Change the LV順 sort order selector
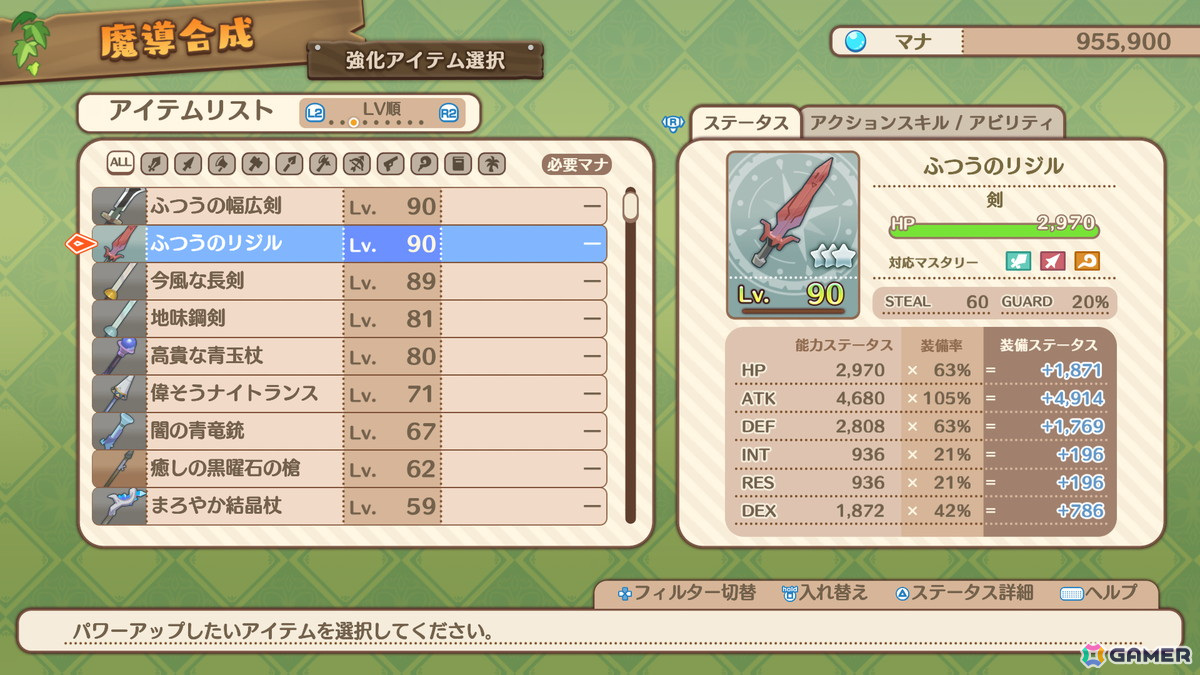The width and height of the screenshot is (1200, 675). [x=380, y=113]
